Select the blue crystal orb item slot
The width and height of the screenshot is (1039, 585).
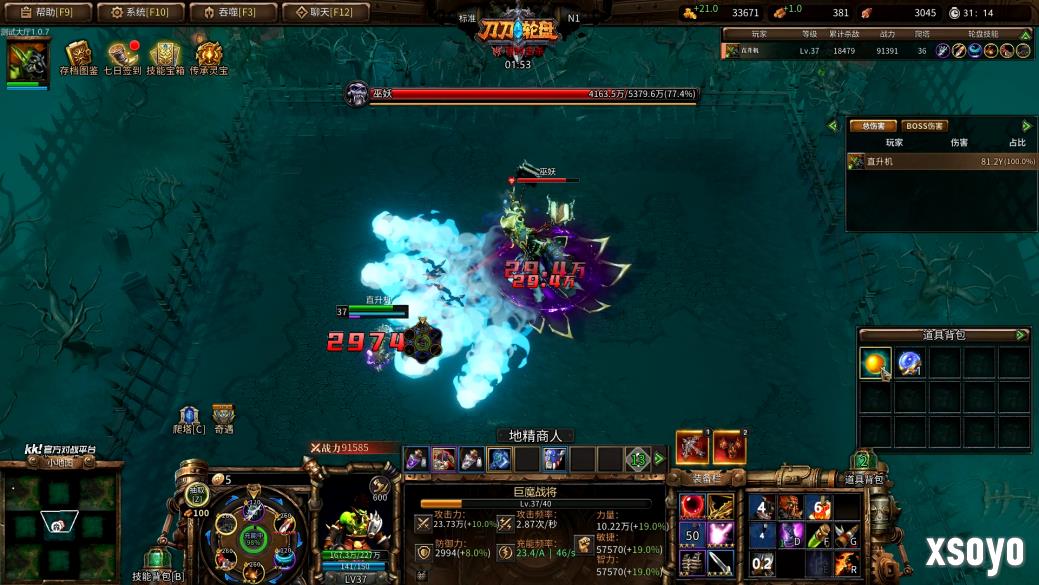[x=910, y=363]
